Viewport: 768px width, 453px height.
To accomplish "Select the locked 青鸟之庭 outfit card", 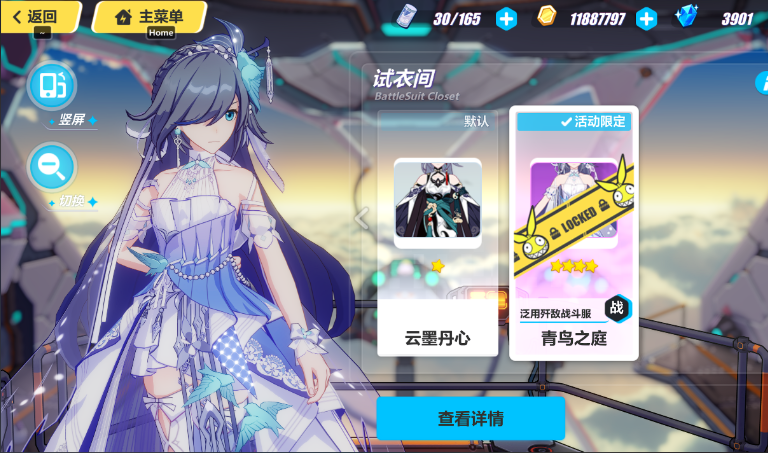I will 573,232.
